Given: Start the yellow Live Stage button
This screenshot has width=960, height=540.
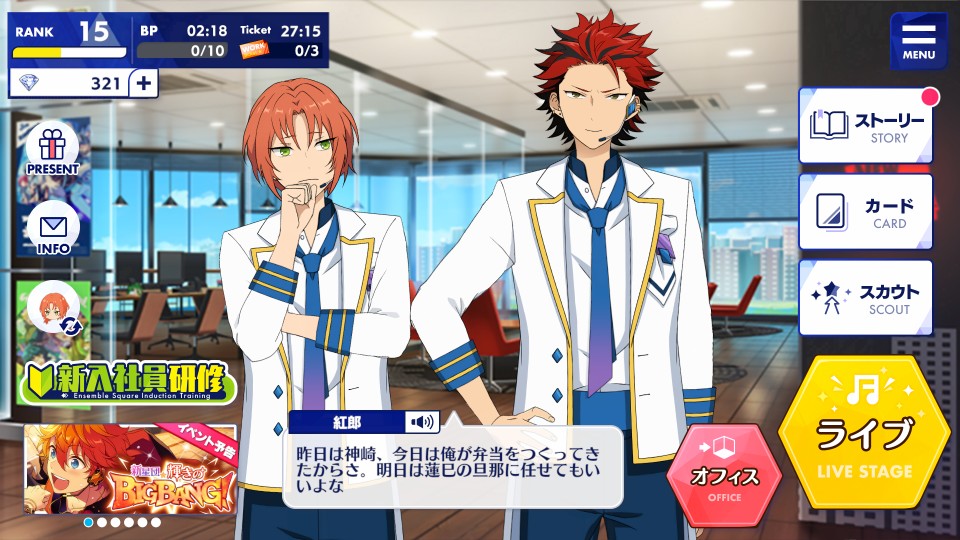Looking at the screenshot, I should tap(864, 431).
